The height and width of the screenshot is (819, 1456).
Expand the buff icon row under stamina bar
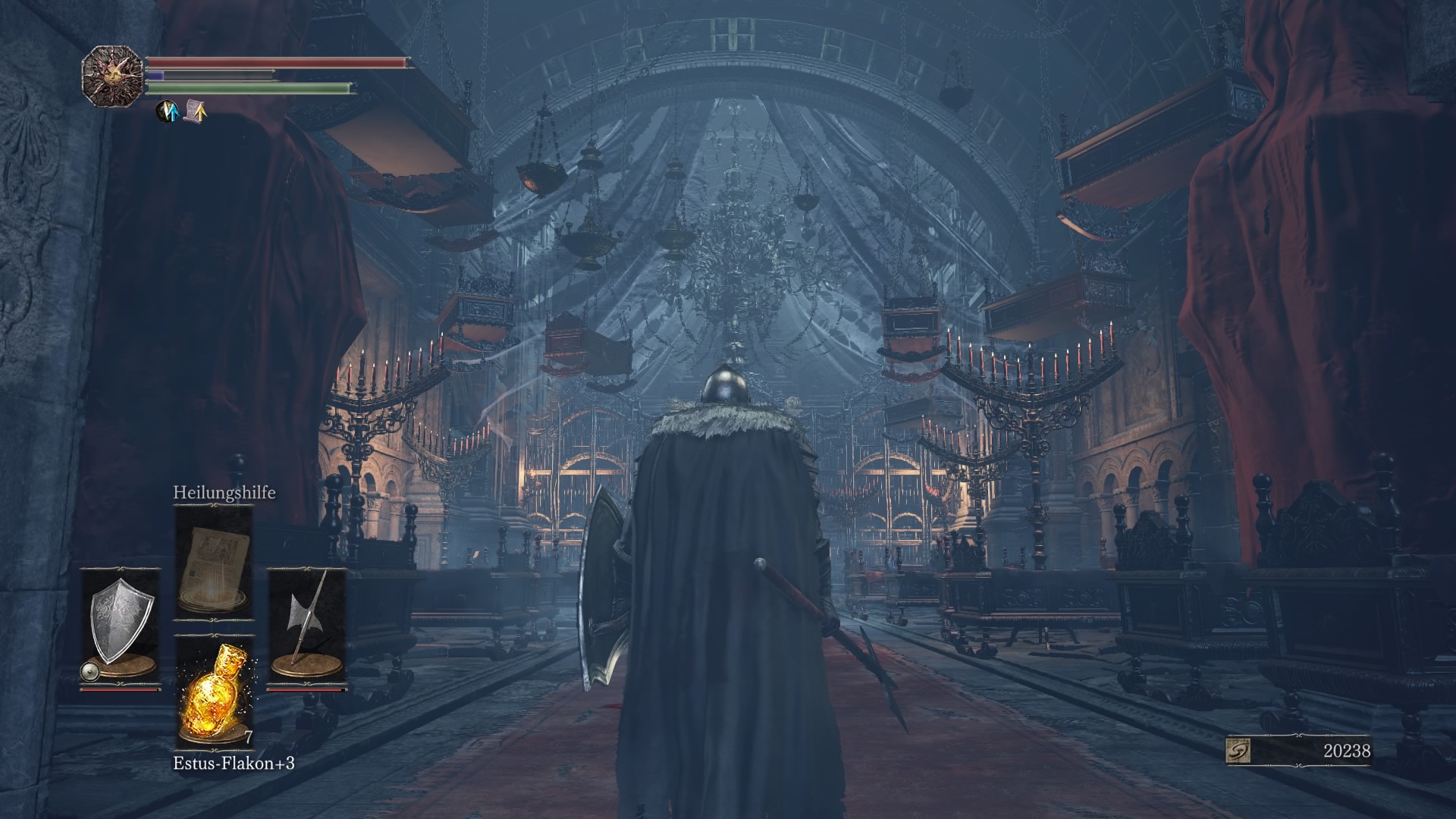tap(180, 111)
